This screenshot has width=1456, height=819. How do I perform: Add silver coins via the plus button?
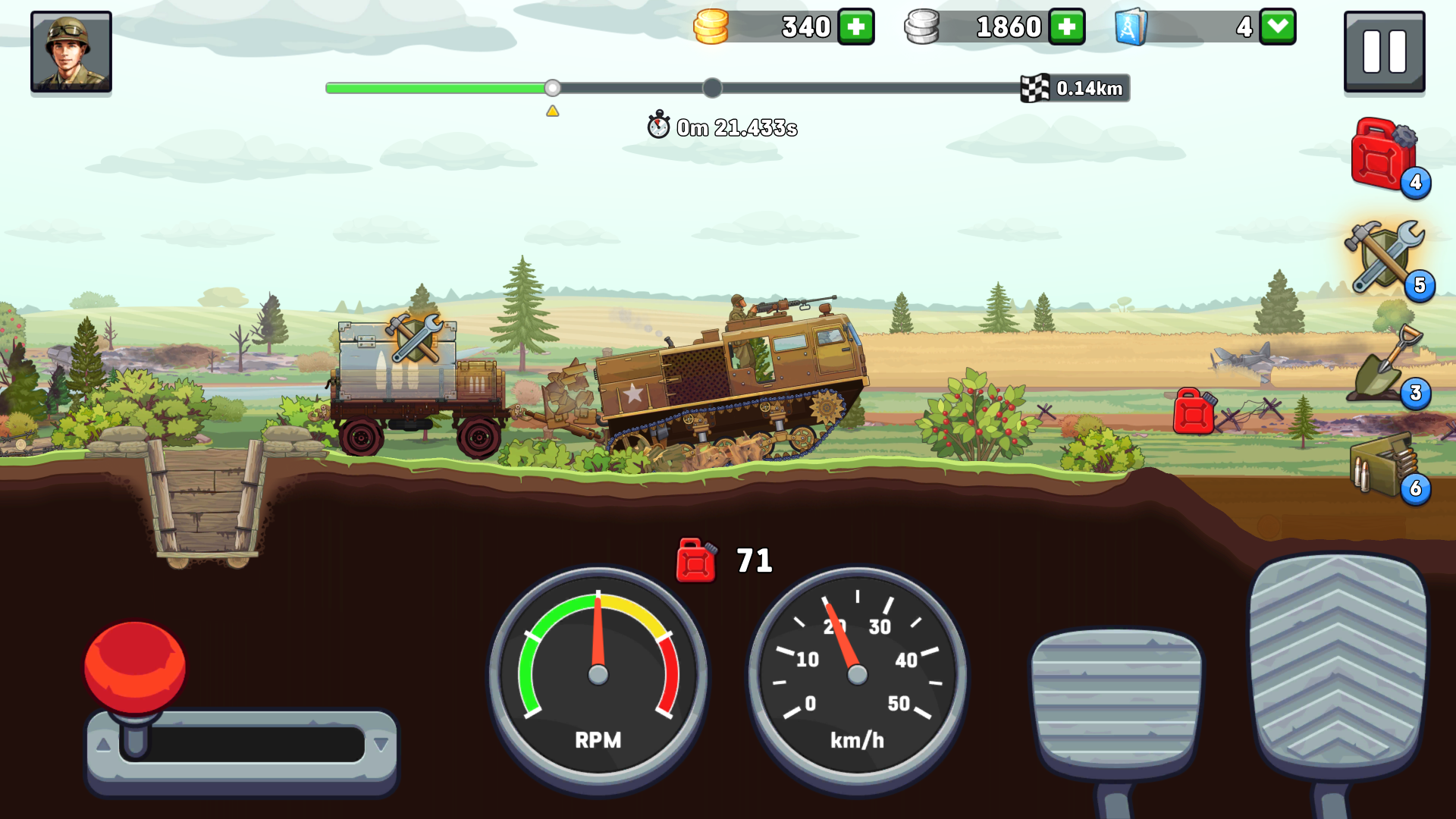(x=1066, y=26)
